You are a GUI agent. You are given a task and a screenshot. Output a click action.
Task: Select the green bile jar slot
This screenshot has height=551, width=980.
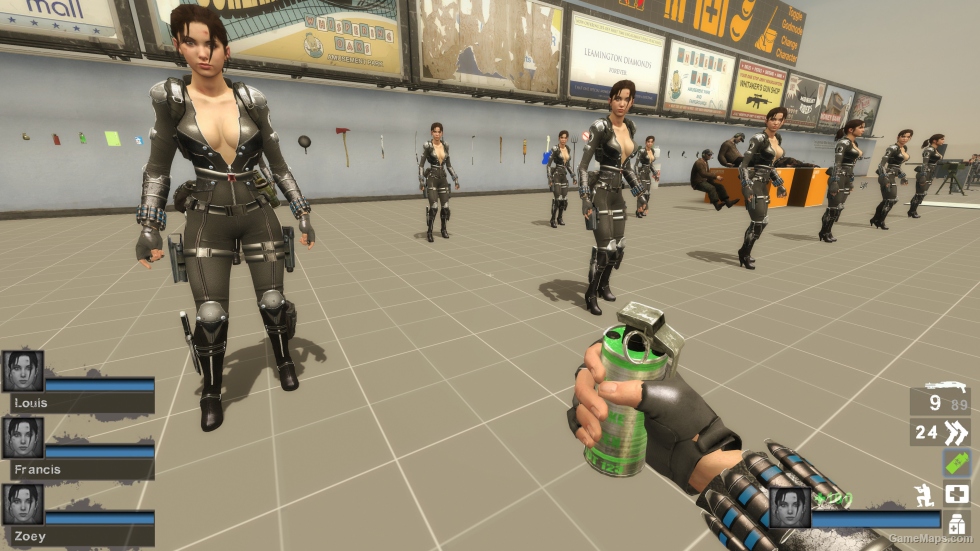956,463
